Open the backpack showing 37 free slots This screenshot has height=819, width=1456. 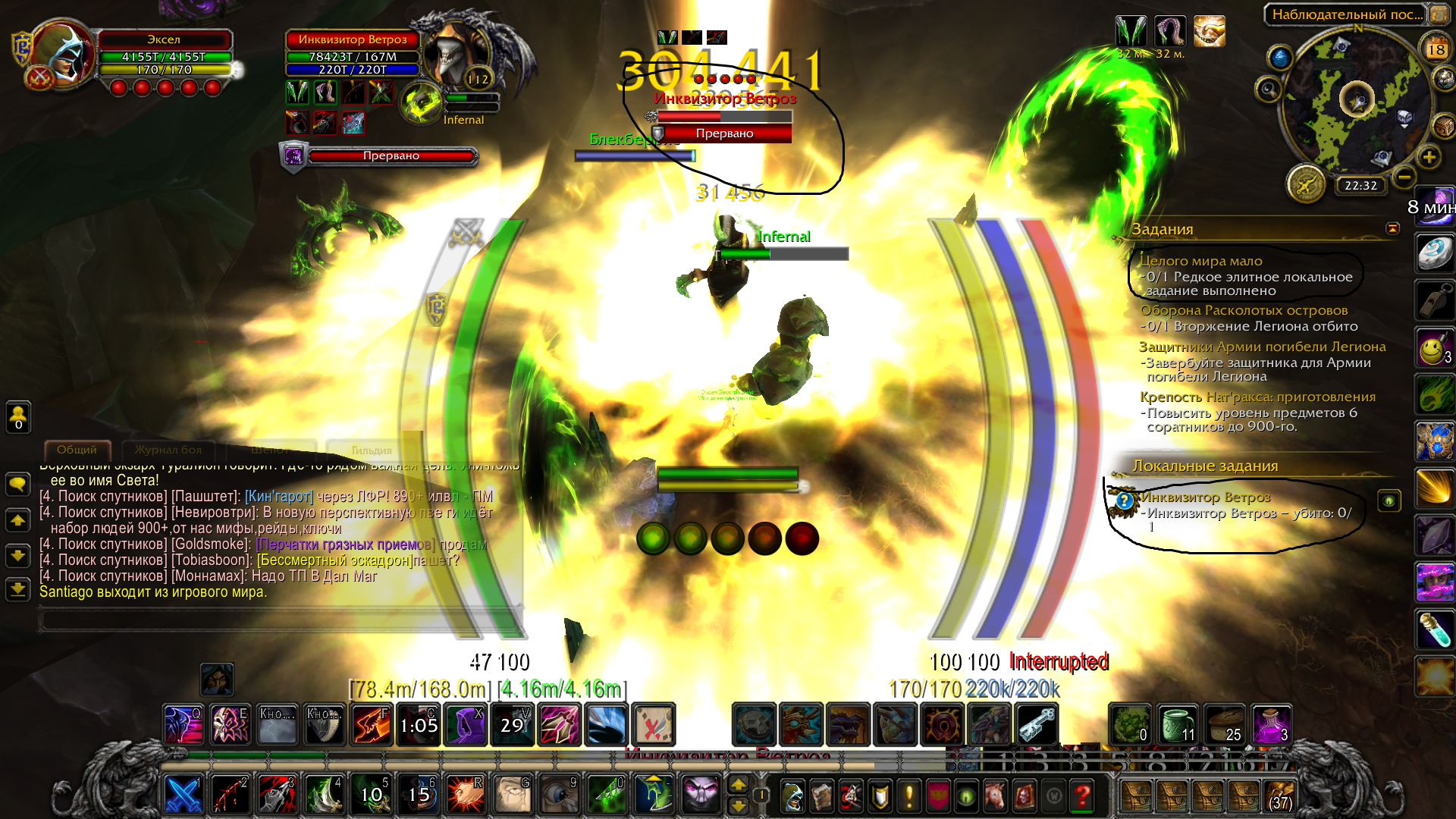coord(1279,796)
